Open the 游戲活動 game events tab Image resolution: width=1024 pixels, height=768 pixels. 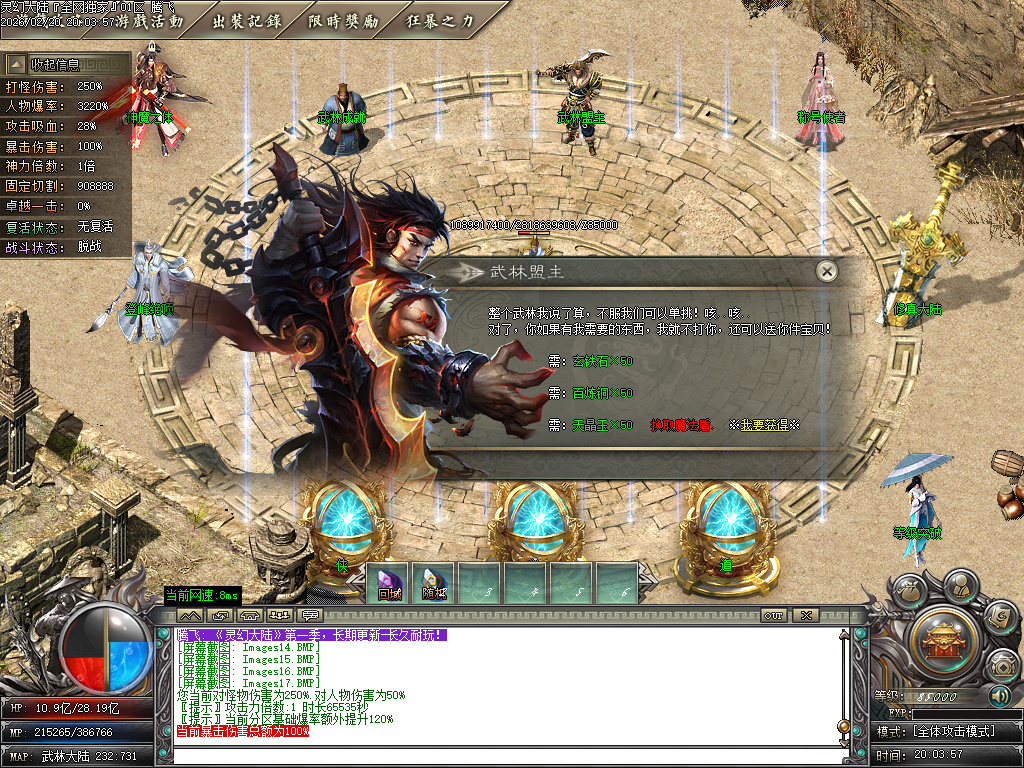coord(150,19)
